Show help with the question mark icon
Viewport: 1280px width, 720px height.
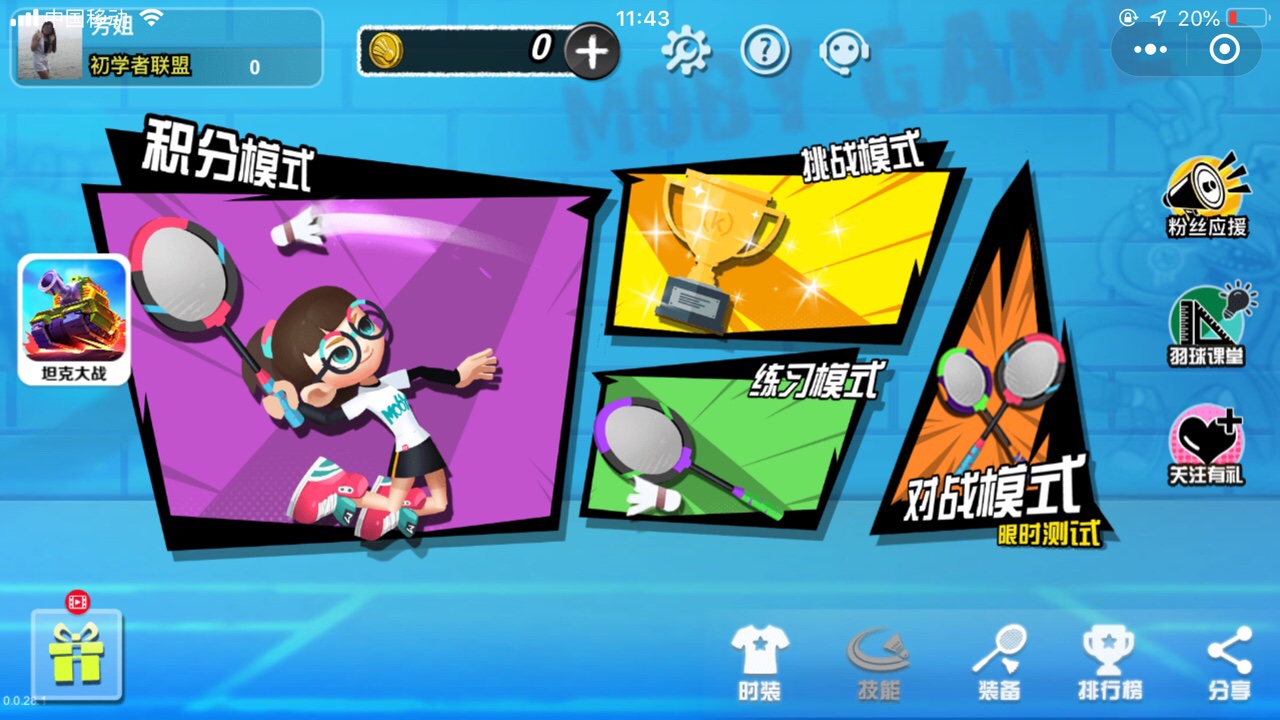point(765,50)
